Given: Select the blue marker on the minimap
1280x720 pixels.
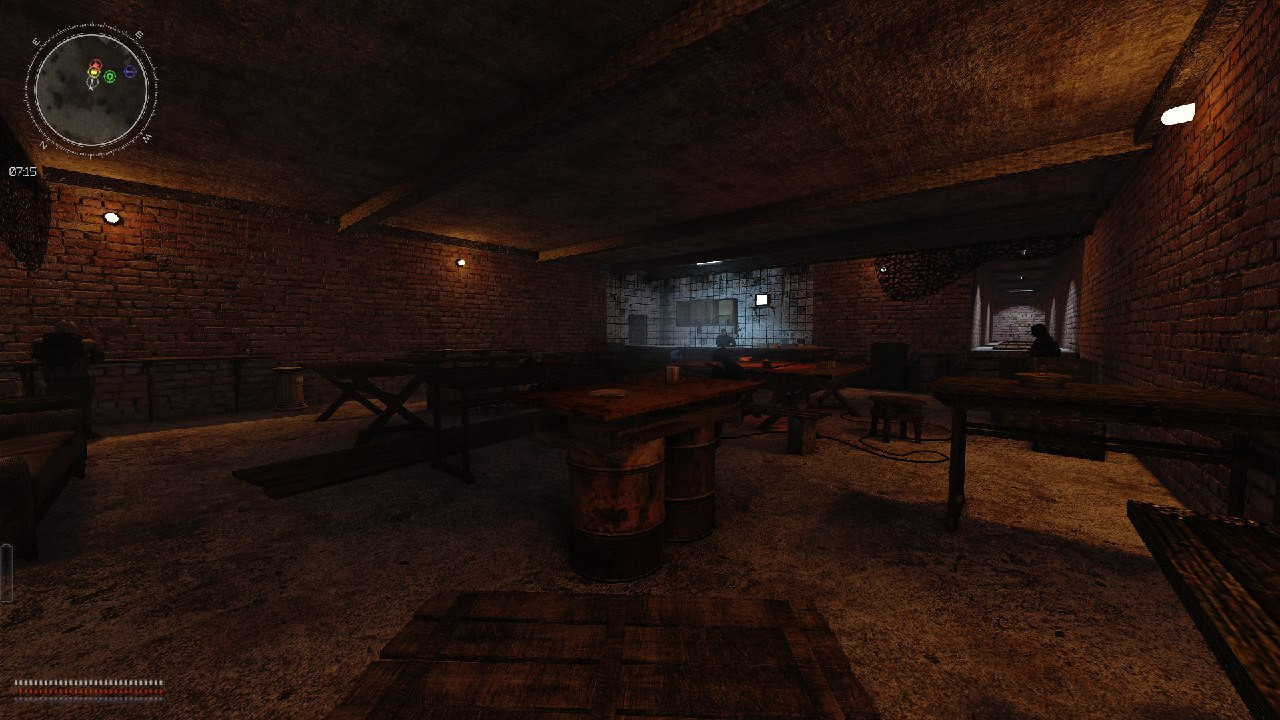Looking at the screenshot, I should 130,73.
